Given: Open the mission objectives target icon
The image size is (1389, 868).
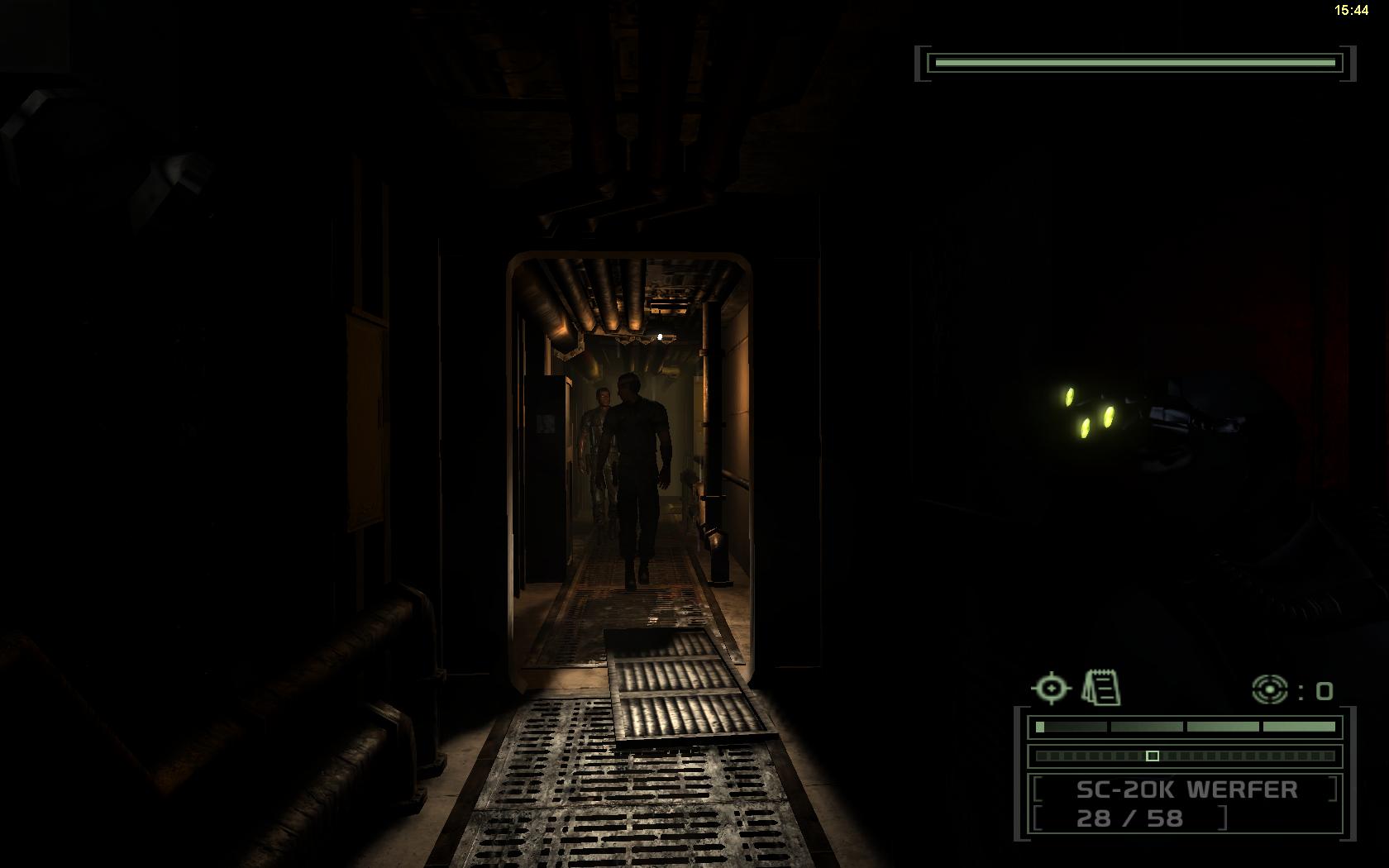Looking at the screenshot, I should point(1051,688).
